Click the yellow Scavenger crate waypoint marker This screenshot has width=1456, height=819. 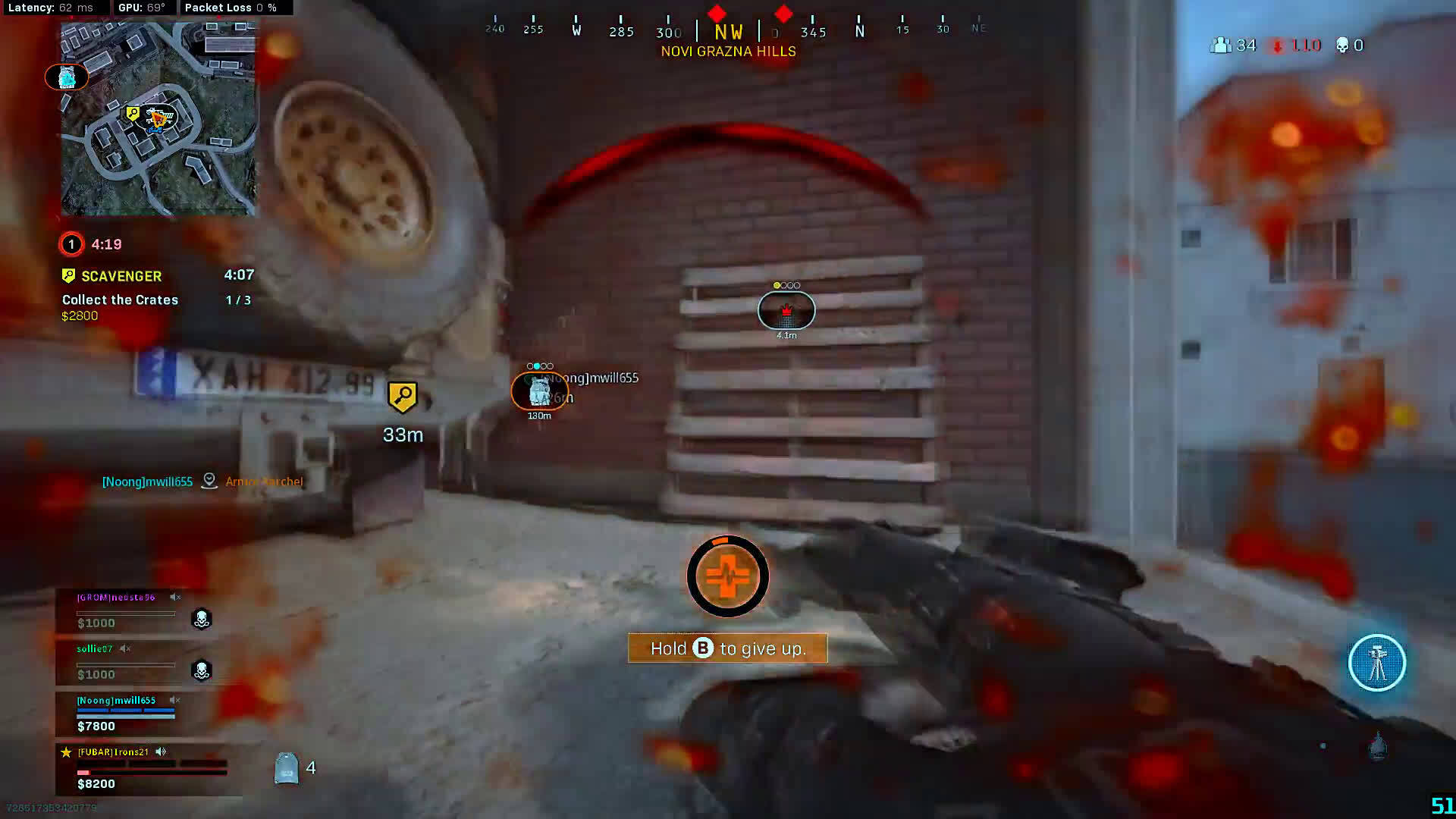402,397
